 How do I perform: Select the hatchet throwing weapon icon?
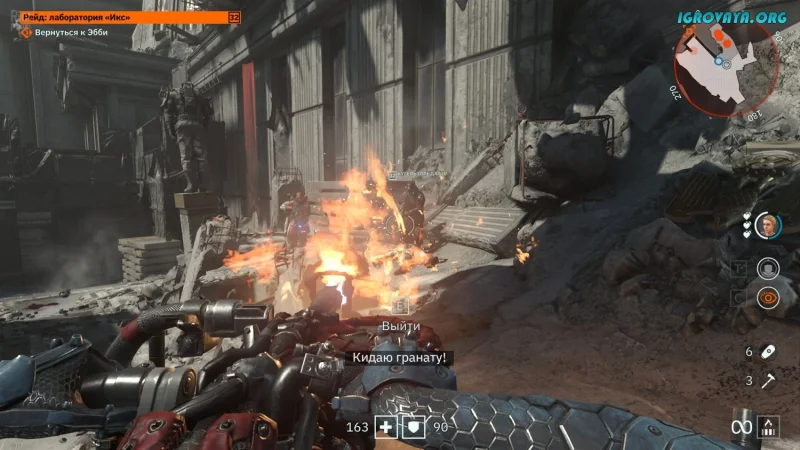[x=768, y=380]
